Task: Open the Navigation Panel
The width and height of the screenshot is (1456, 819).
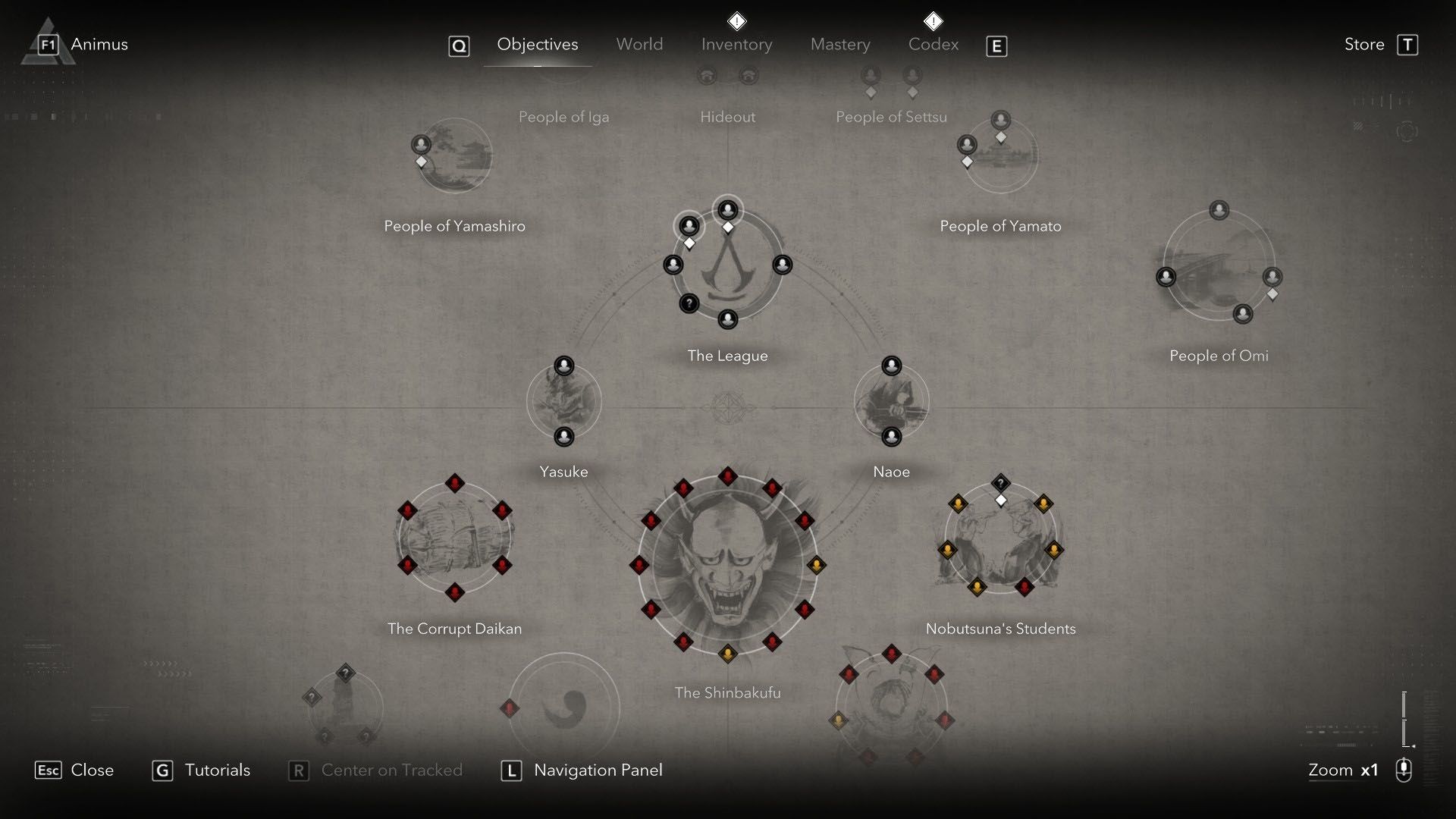Action: [598, 770]
